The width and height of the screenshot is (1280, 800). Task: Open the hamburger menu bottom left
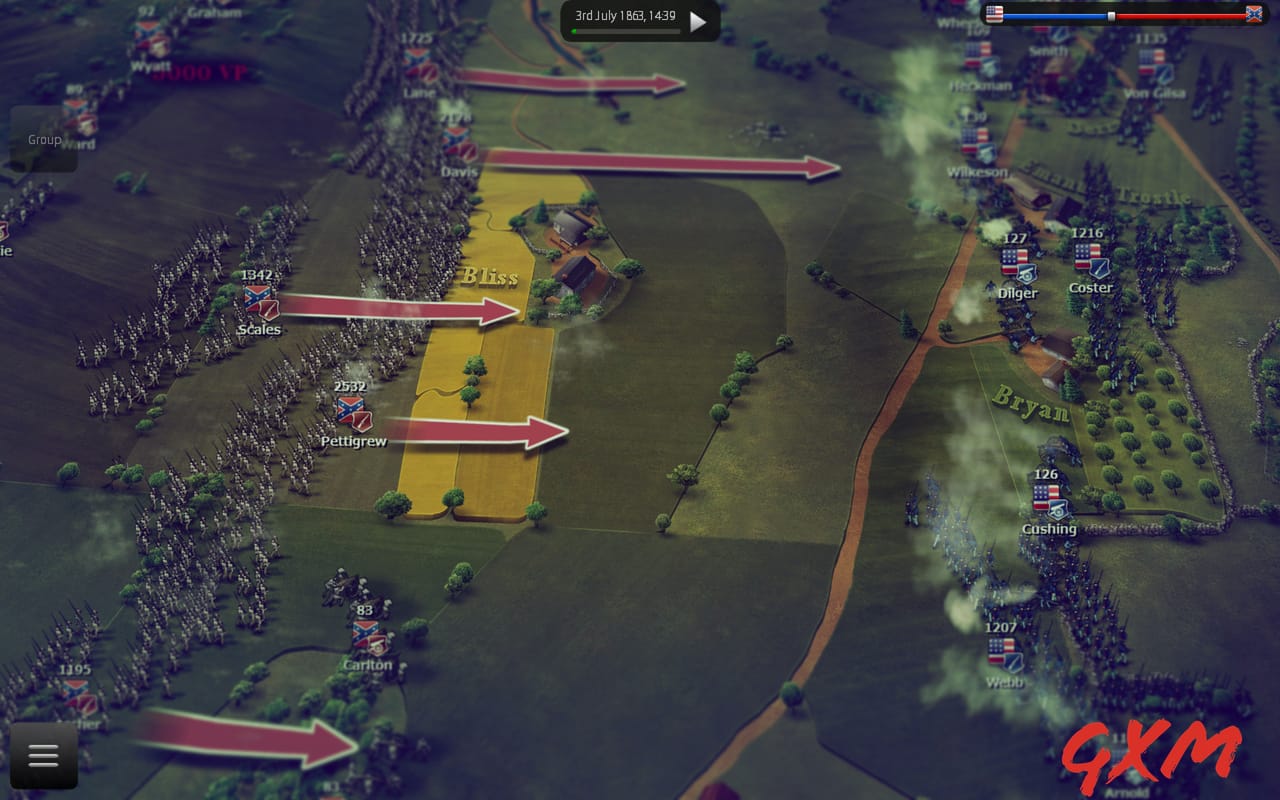click(42, 757)
